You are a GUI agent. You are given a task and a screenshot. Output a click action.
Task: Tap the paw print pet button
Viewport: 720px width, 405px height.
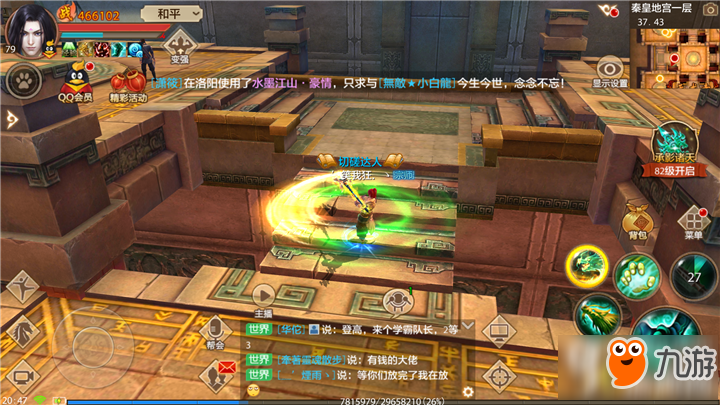(x=22, y=78)
